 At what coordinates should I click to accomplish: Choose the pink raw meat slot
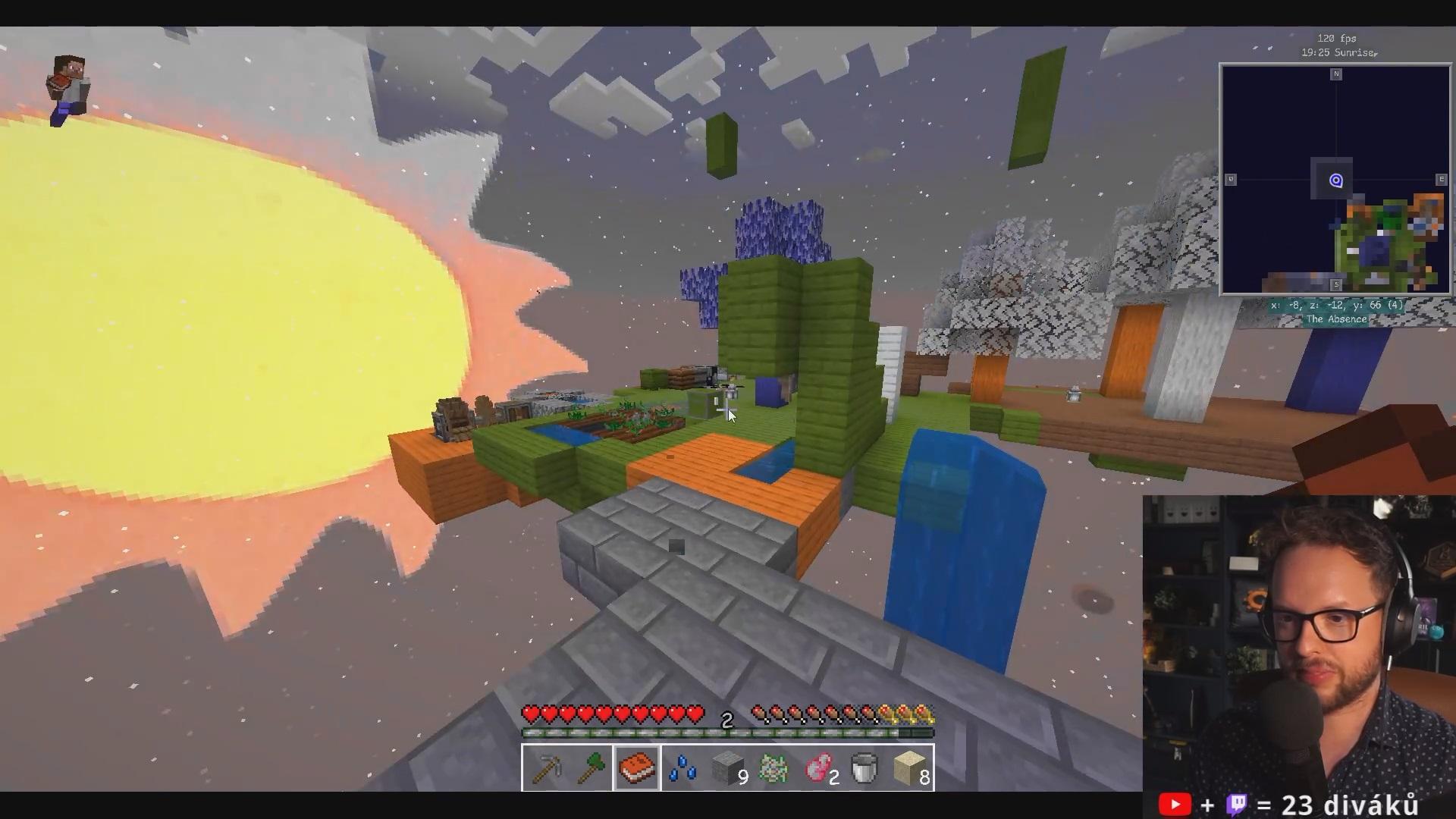(819, 768)
